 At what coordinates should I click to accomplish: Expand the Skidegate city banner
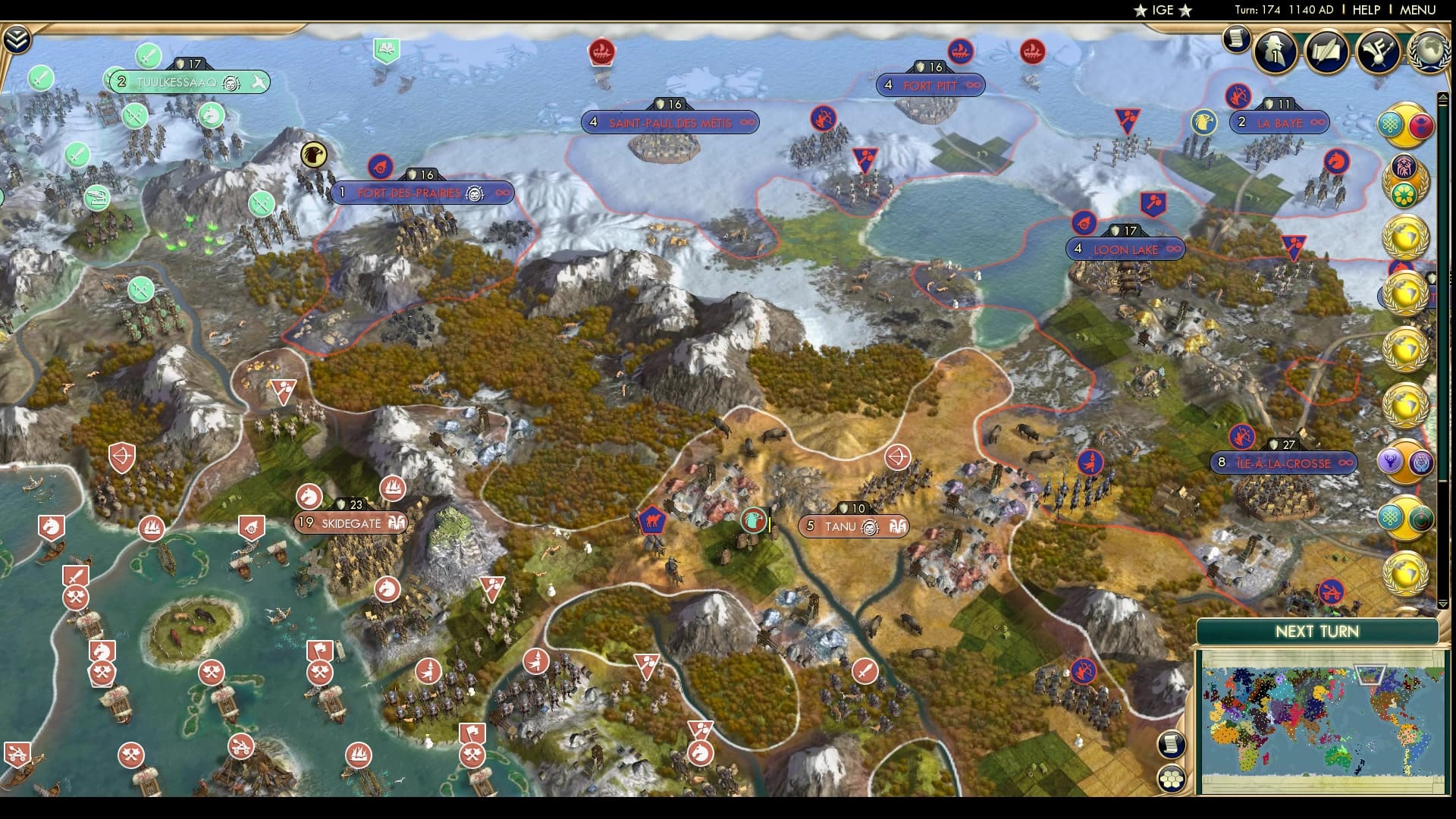pyautogui.click(x=351, y=523)
